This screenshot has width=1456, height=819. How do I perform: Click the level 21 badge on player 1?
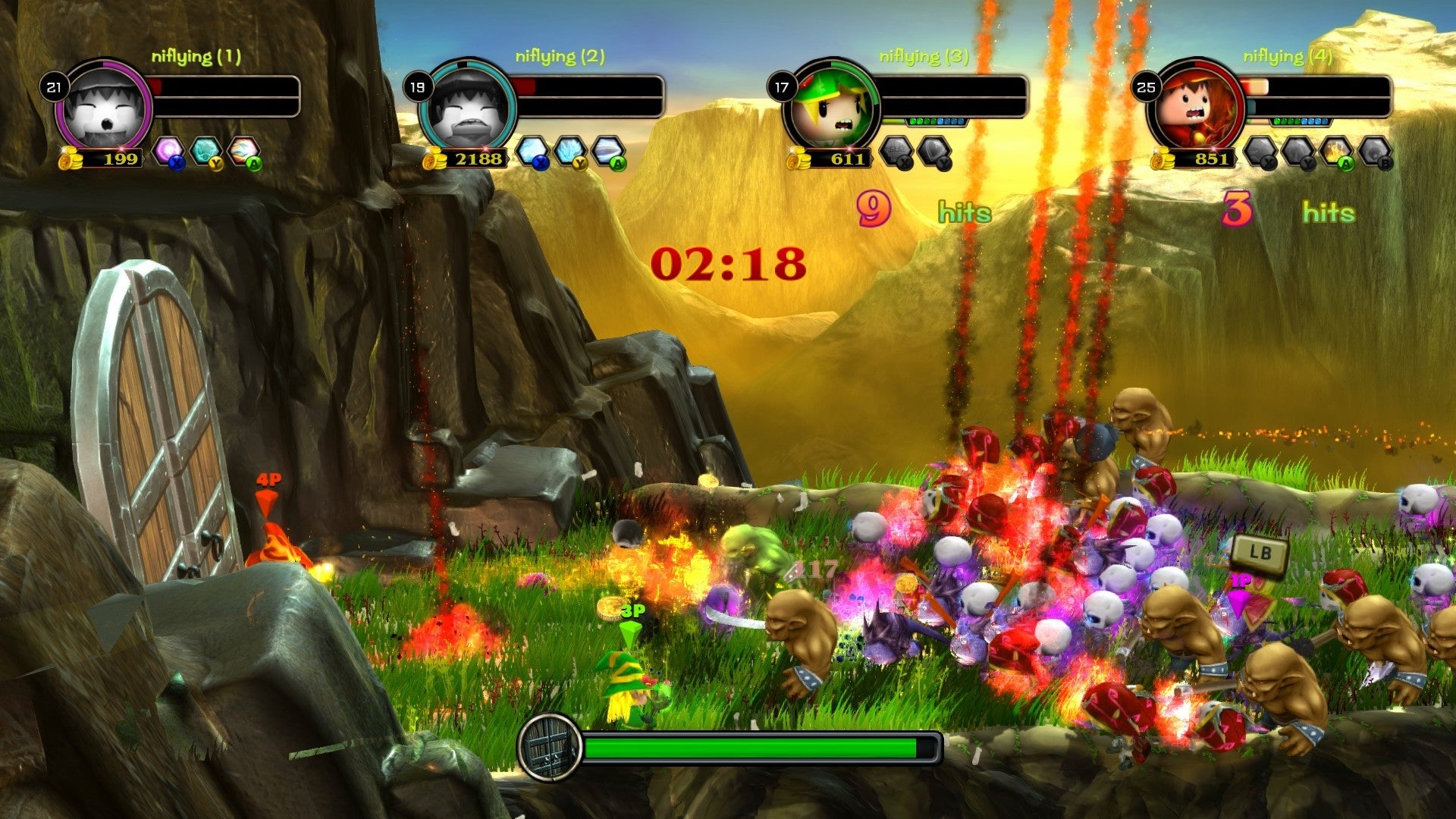pos(53,86)
